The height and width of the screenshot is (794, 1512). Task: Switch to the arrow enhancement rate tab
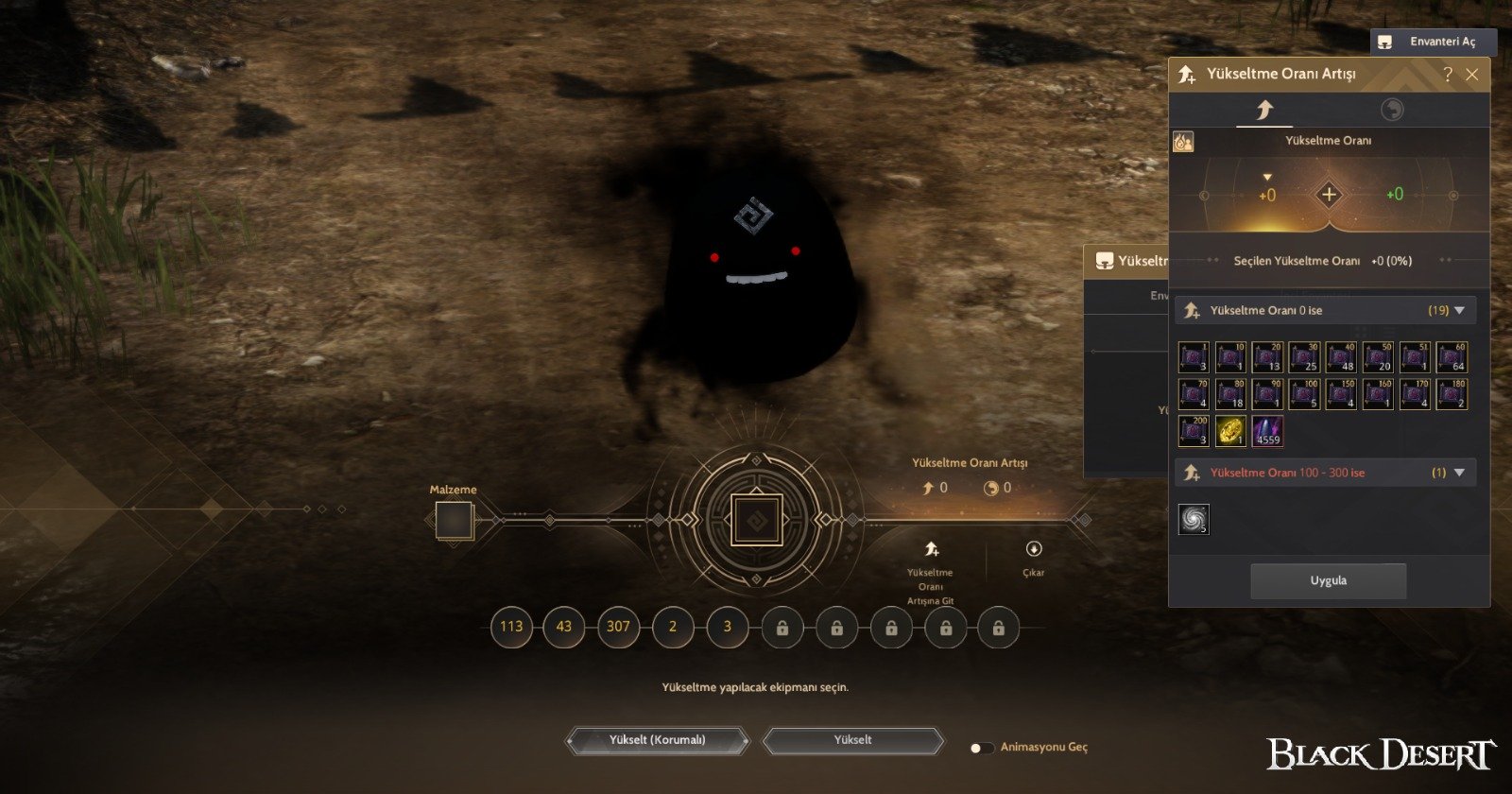tap(1264, 111)
